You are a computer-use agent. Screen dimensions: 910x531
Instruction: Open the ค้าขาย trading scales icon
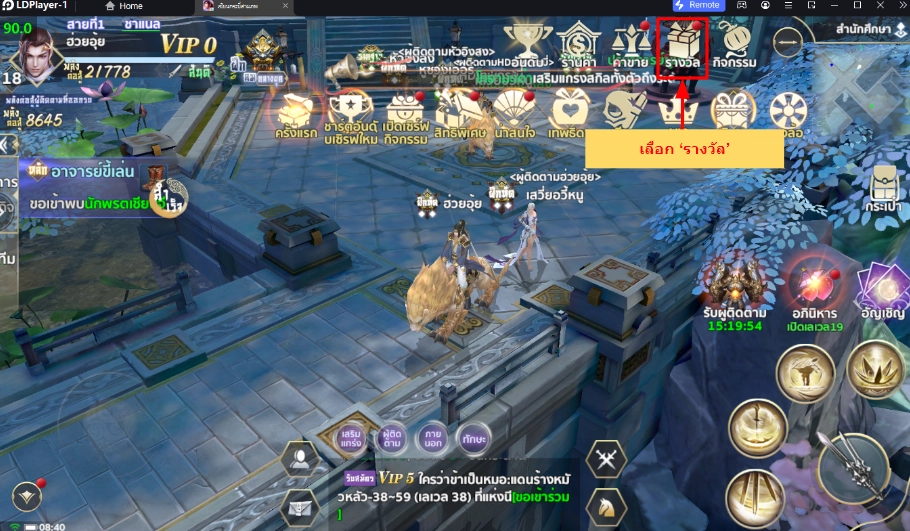coord(629,47)
